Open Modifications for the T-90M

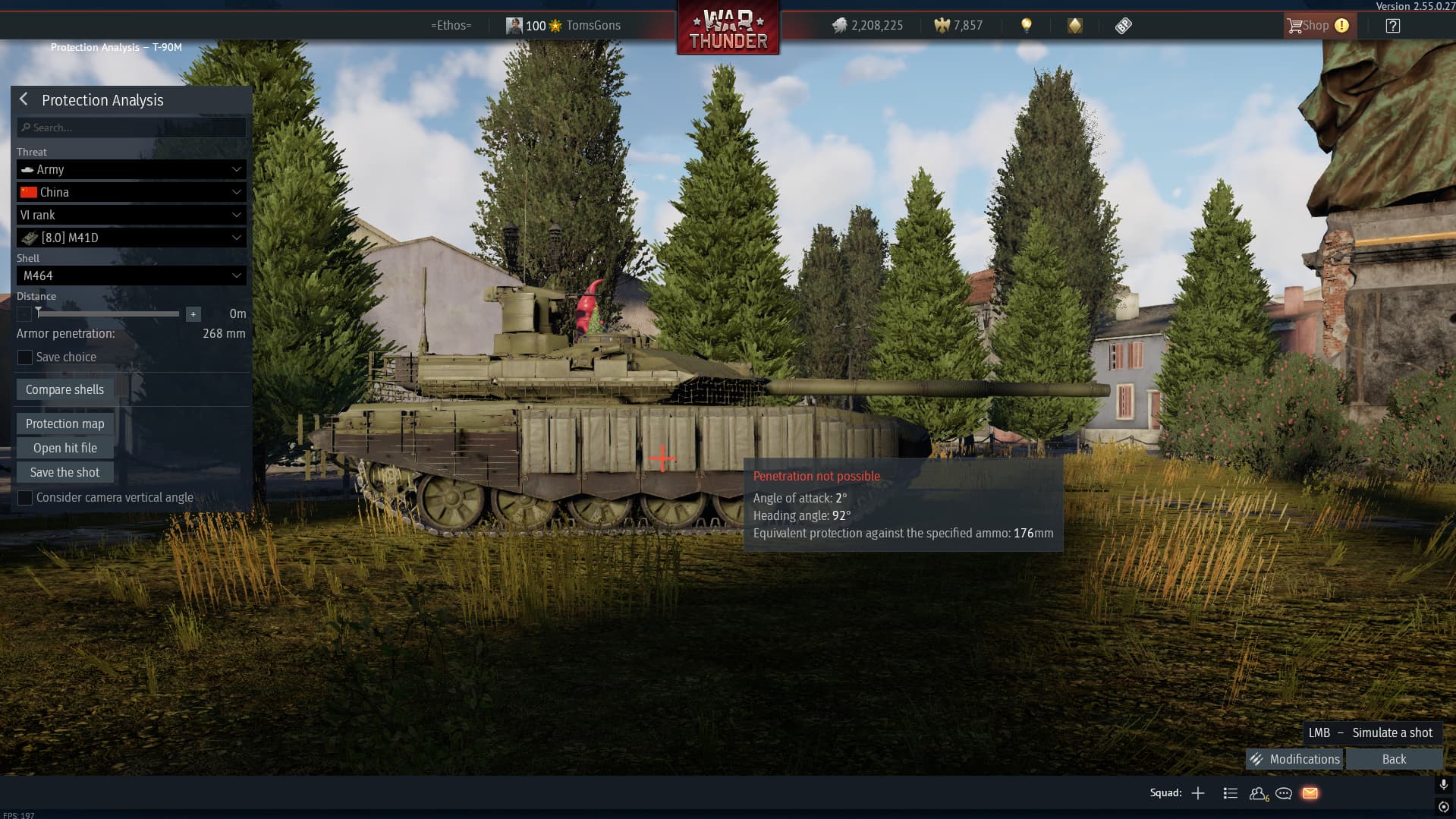pos(1295,759)
